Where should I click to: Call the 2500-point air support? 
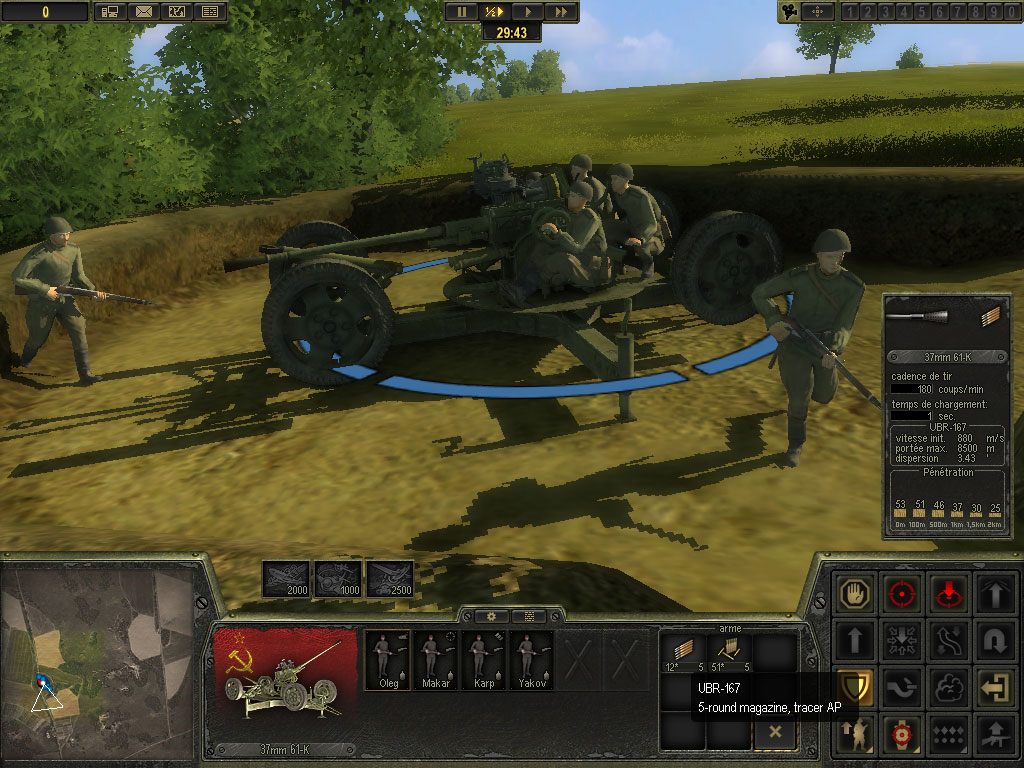(390, 579)
